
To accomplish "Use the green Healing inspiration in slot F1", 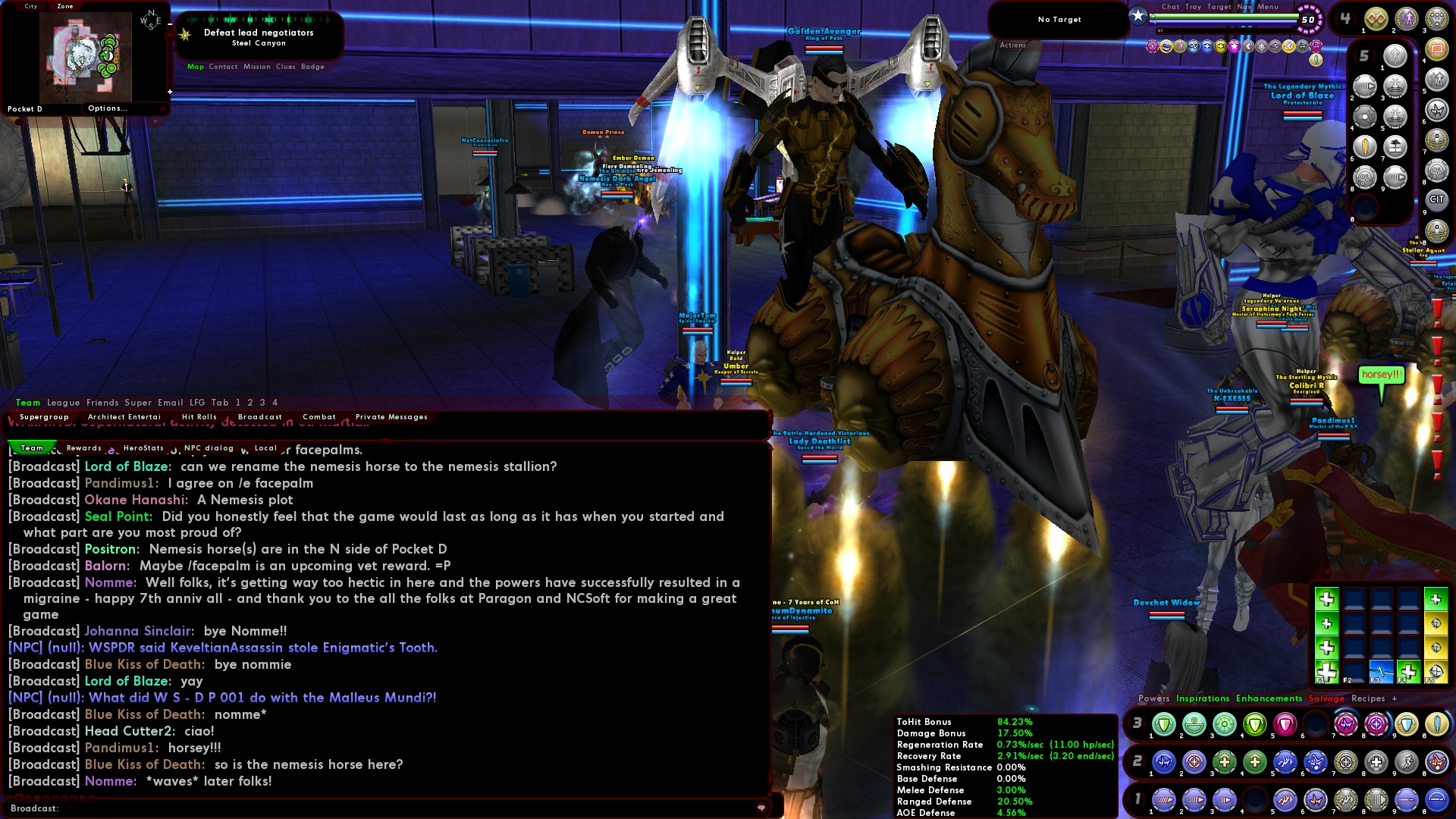I will point(1327,673).
